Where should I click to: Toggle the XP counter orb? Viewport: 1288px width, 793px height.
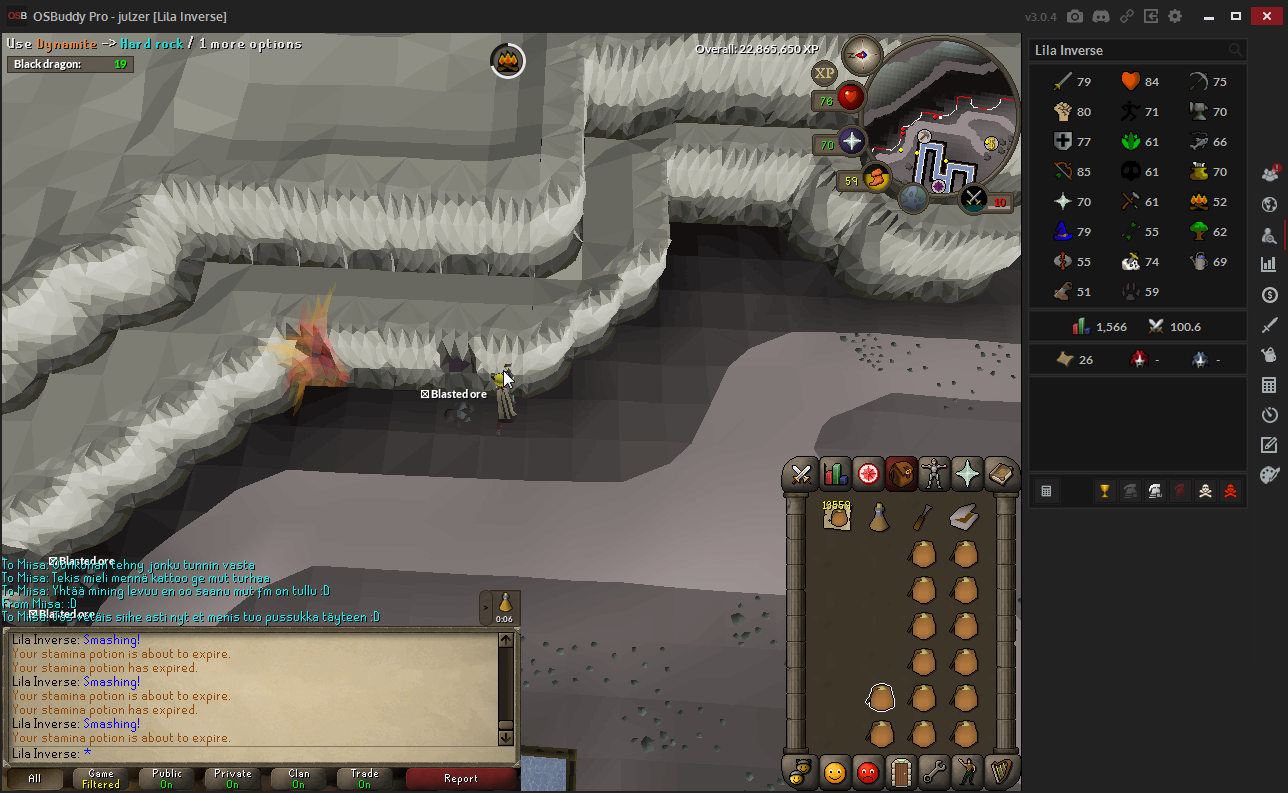825,72
